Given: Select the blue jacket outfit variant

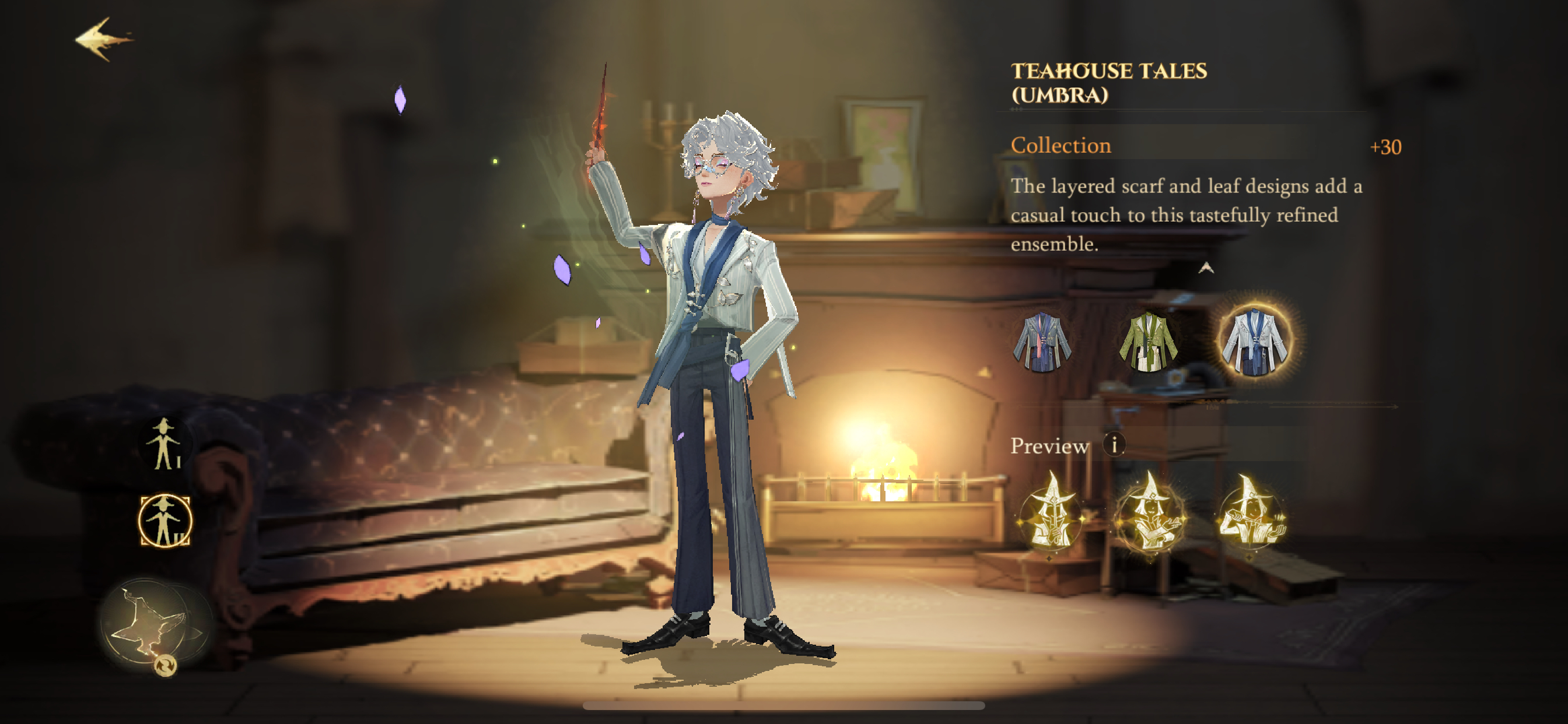Looking at the screenshot, I should tap(1041, 342).
